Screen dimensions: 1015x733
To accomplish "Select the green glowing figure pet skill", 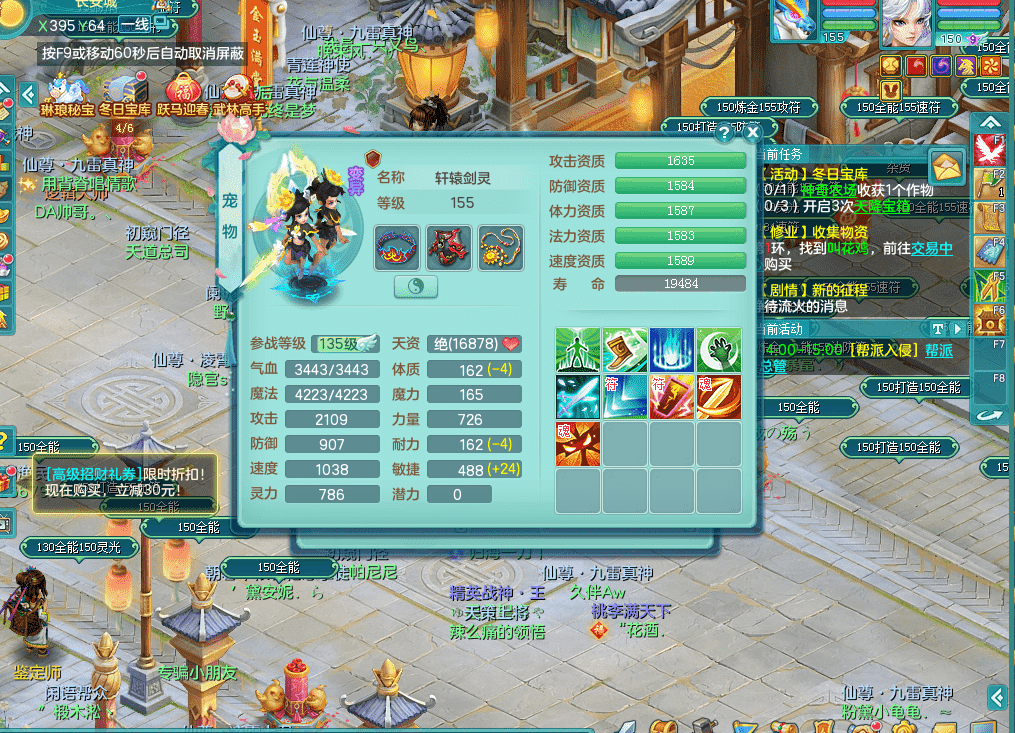I will [578, 350].
